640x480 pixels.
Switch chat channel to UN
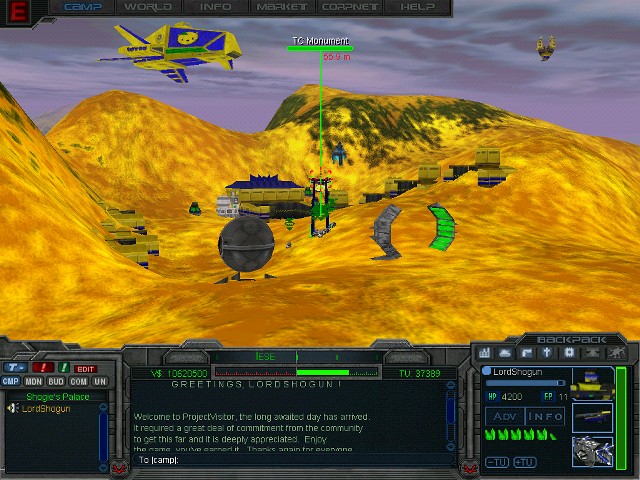point(99,381)
